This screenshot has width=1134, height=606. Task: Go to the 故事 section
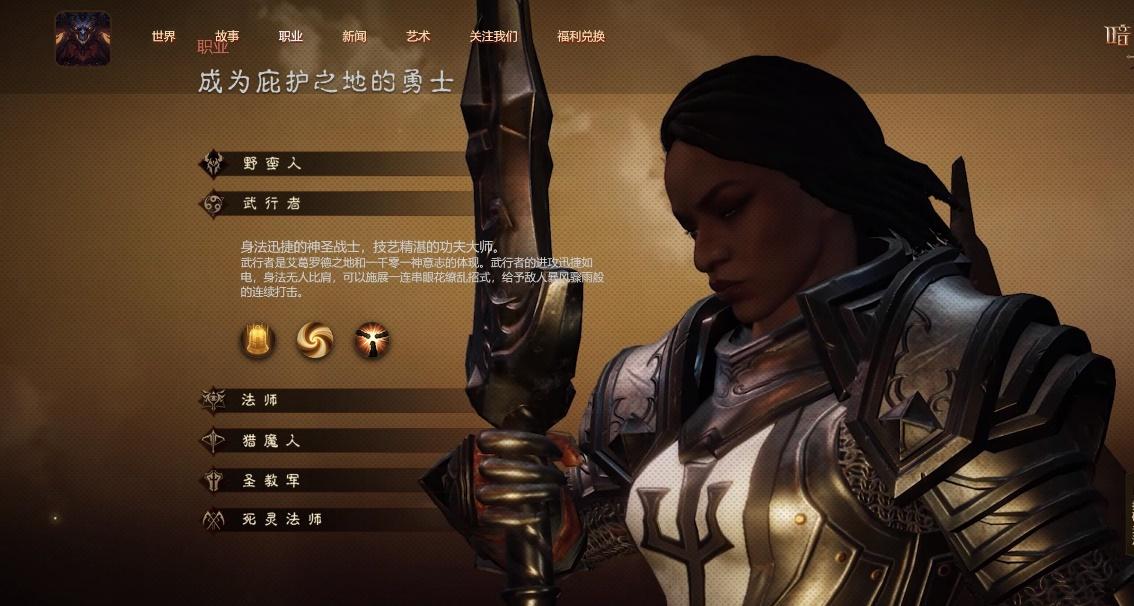[227, 37]
